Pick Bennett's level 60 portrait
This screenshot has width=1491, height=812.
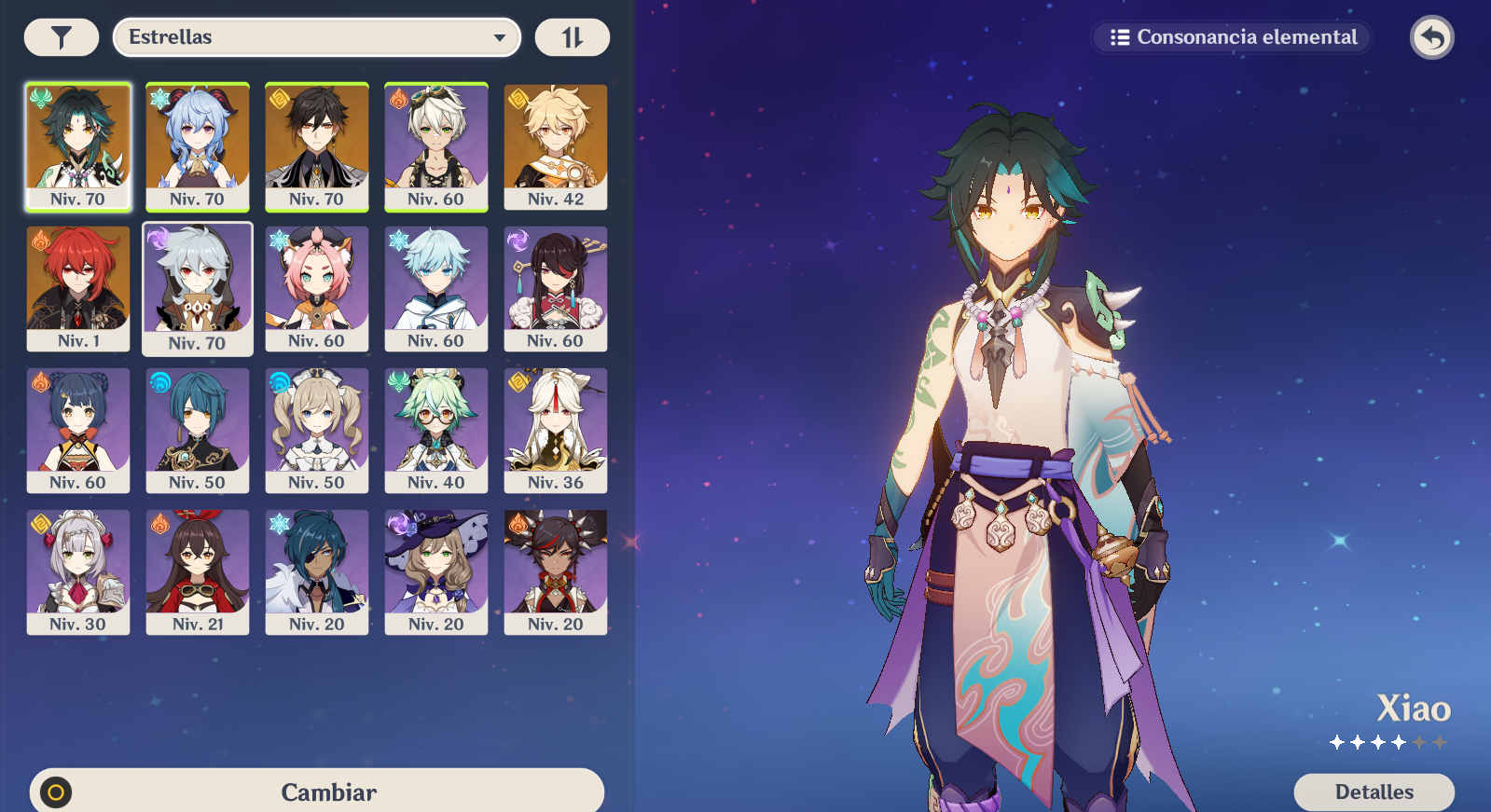436,146
